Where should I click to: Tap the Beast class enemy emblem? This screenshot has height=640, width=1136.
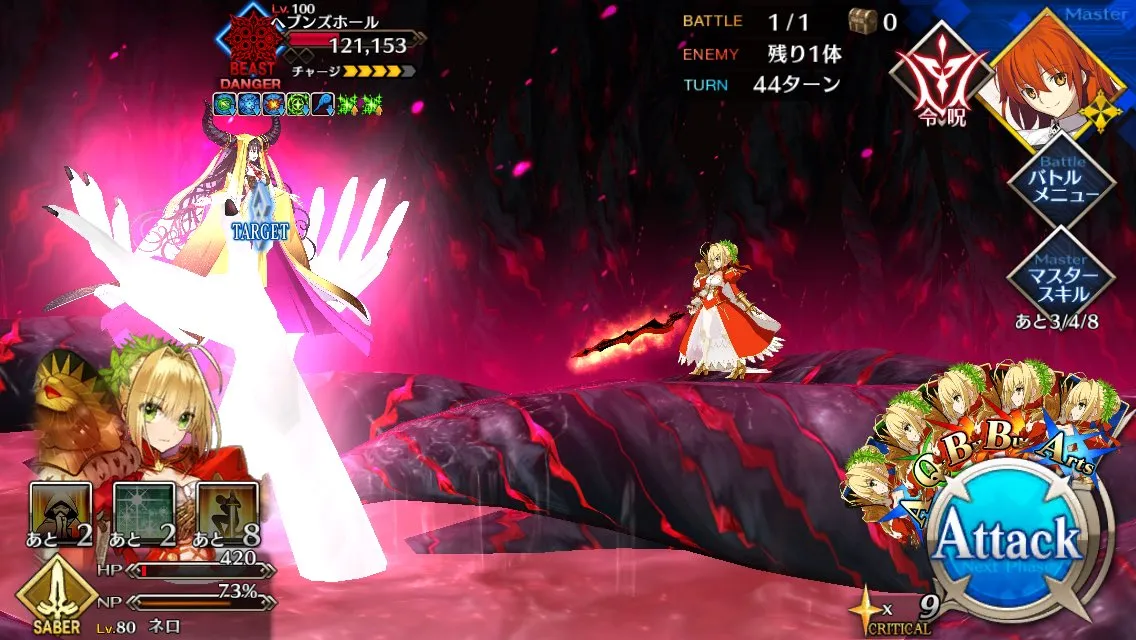click(244, 41)
